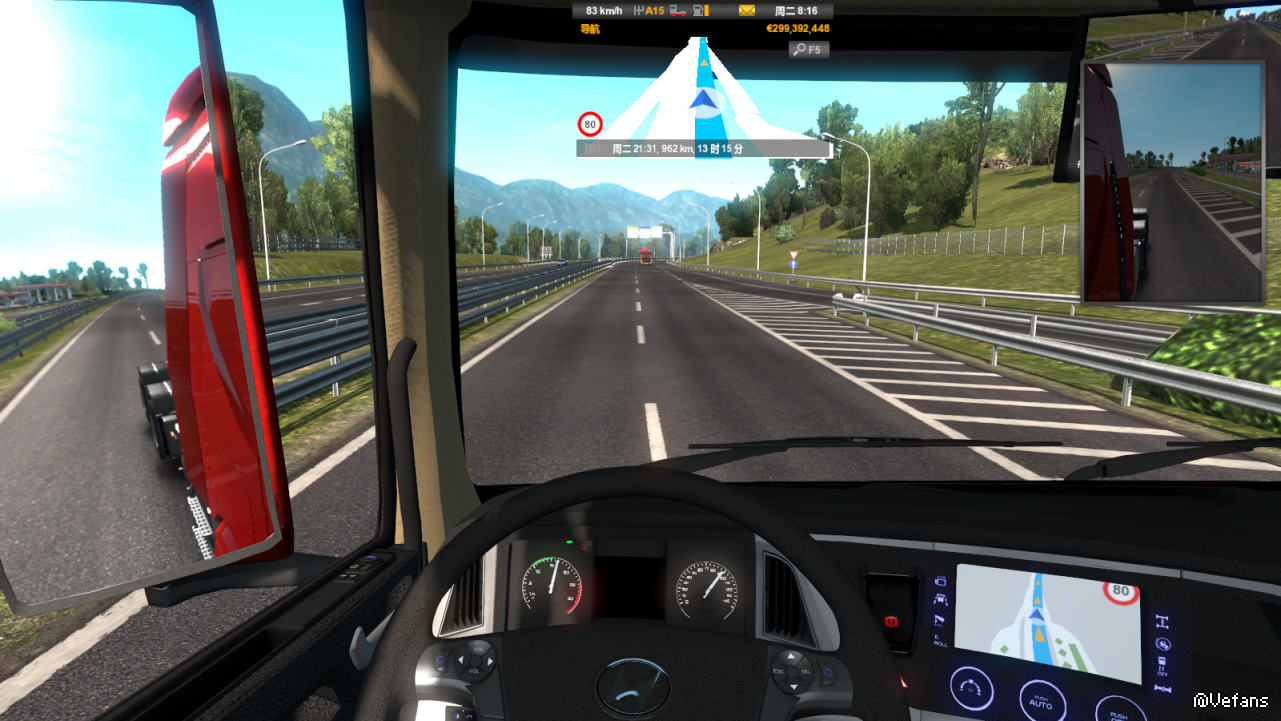Image resolution: width=1281 pixels, height=721 pixels.
Task: Click the truck damage status icon
Action: pyautogui.click(x=677, y=11)
